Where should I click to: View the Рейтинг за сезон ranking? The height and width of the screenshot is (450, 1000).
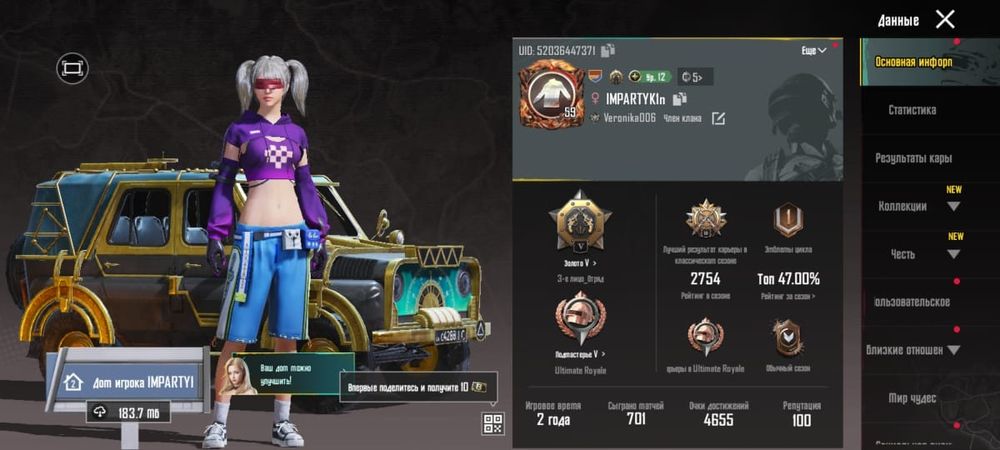[789, 296]
